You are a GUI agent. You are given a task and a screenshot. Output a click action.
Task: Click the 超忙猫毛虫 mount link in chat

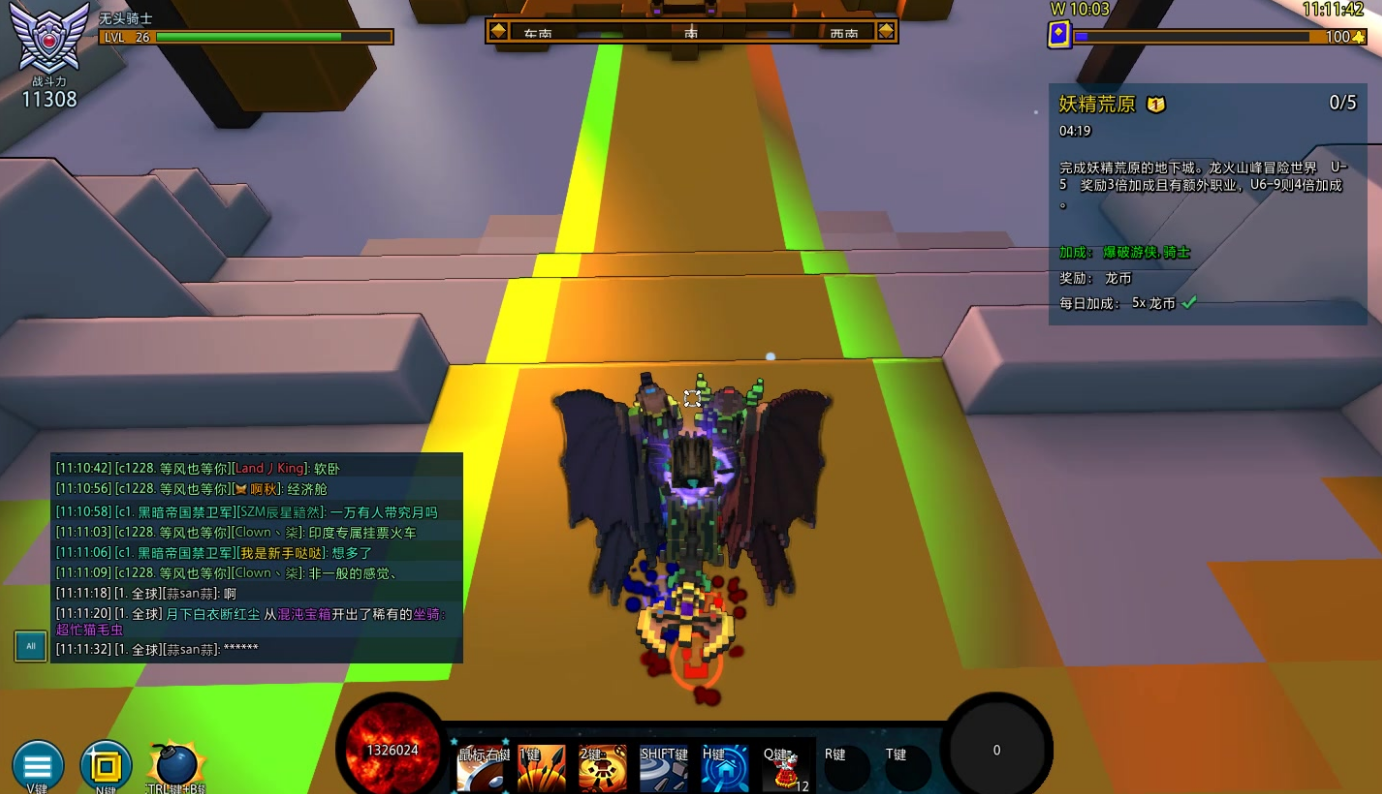click(x=89, y=630)
